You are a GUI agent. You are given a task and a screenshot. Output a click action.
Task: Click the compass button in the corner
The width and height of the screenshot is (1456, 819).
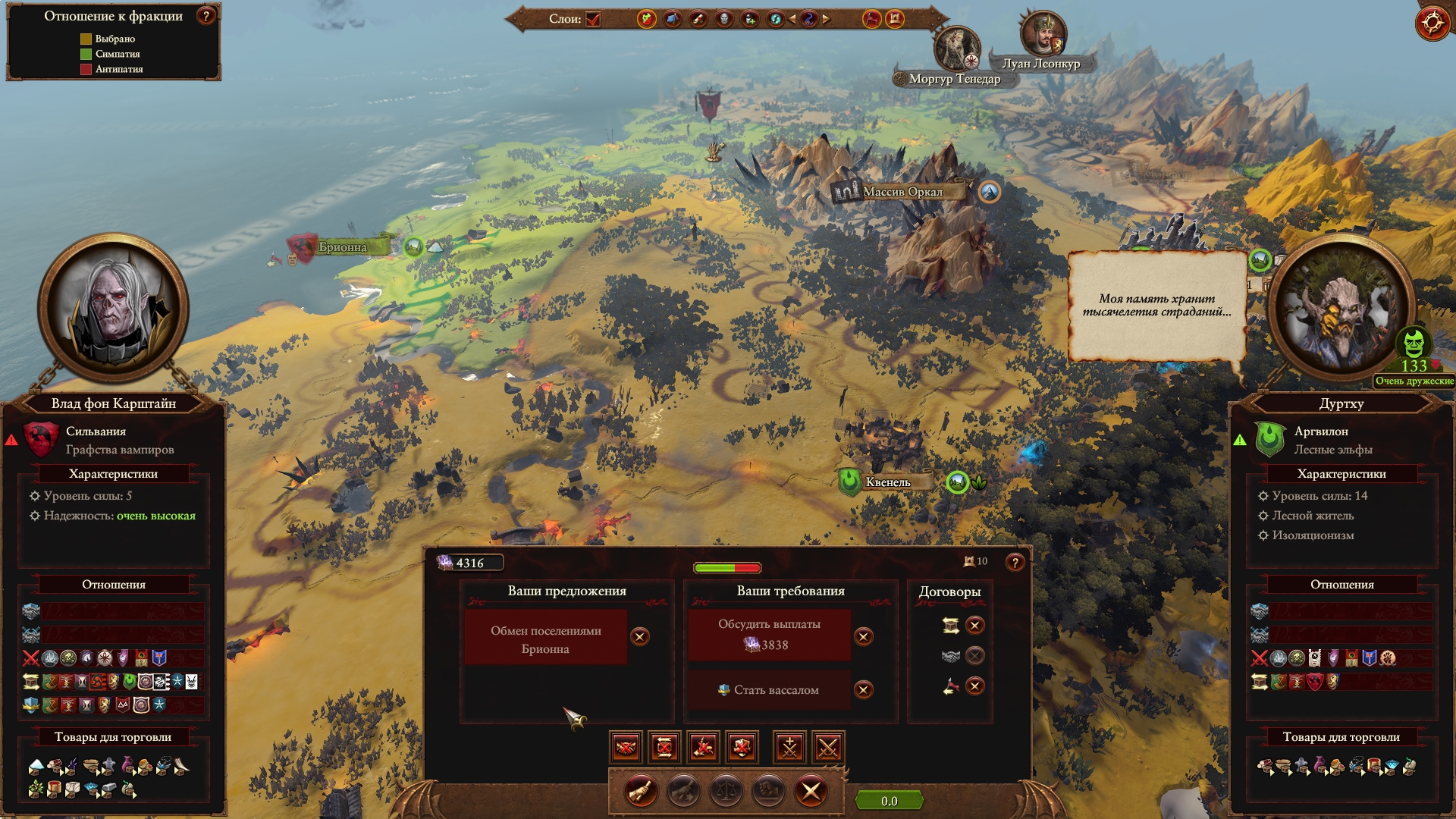click(x=1432, y=23)
